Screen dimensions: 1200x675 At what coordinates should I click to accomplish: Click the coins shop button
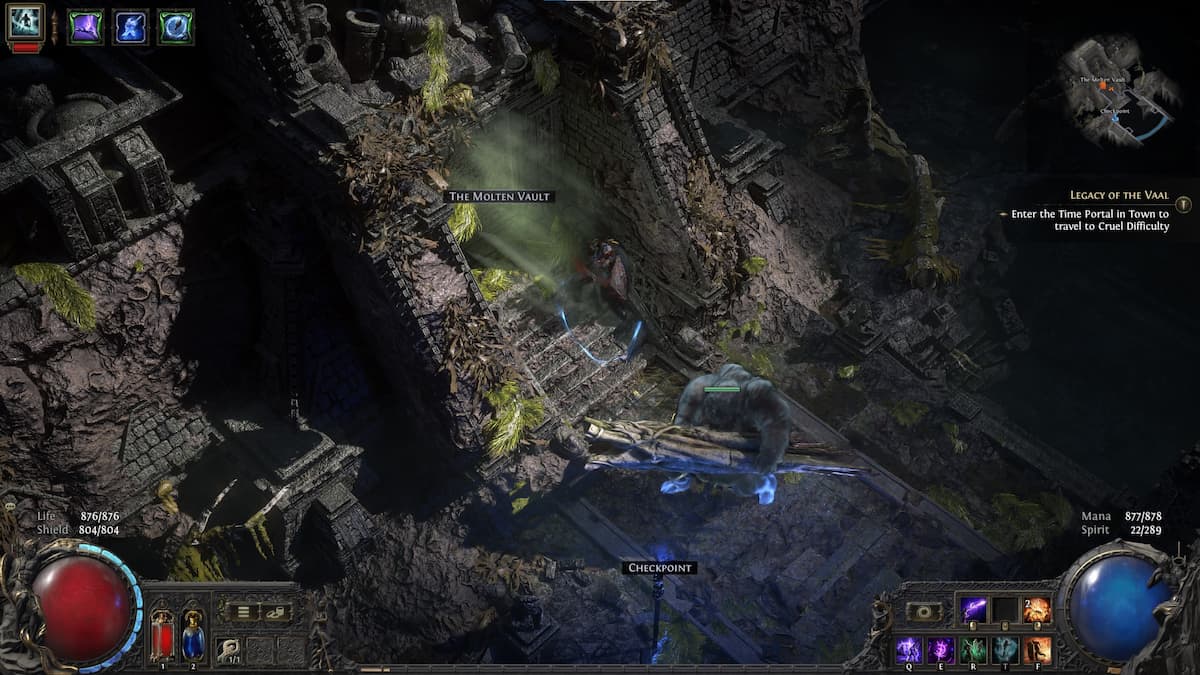pyautogui.click(x=275, y=612)
